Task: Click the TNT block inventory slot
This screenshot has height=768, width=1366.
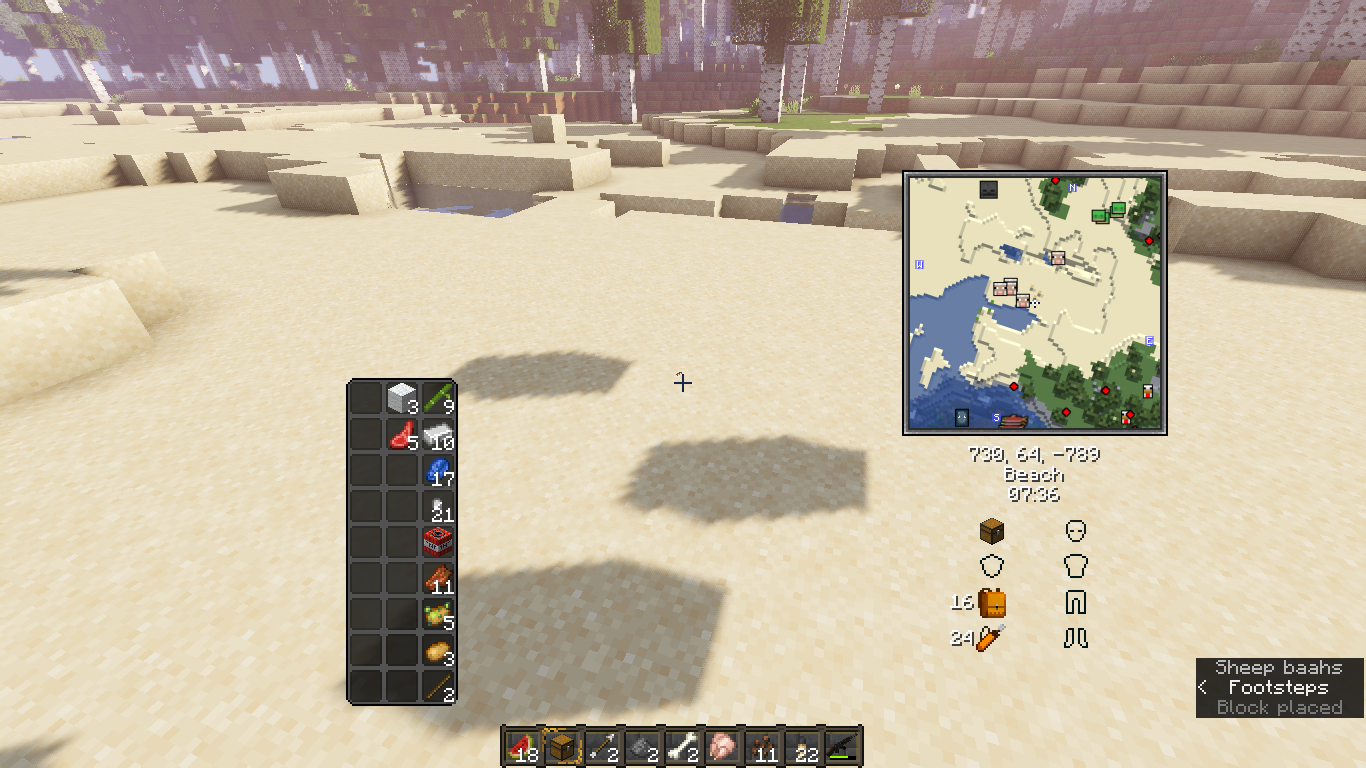Action: pyautogui.click(x=437, y=542)
